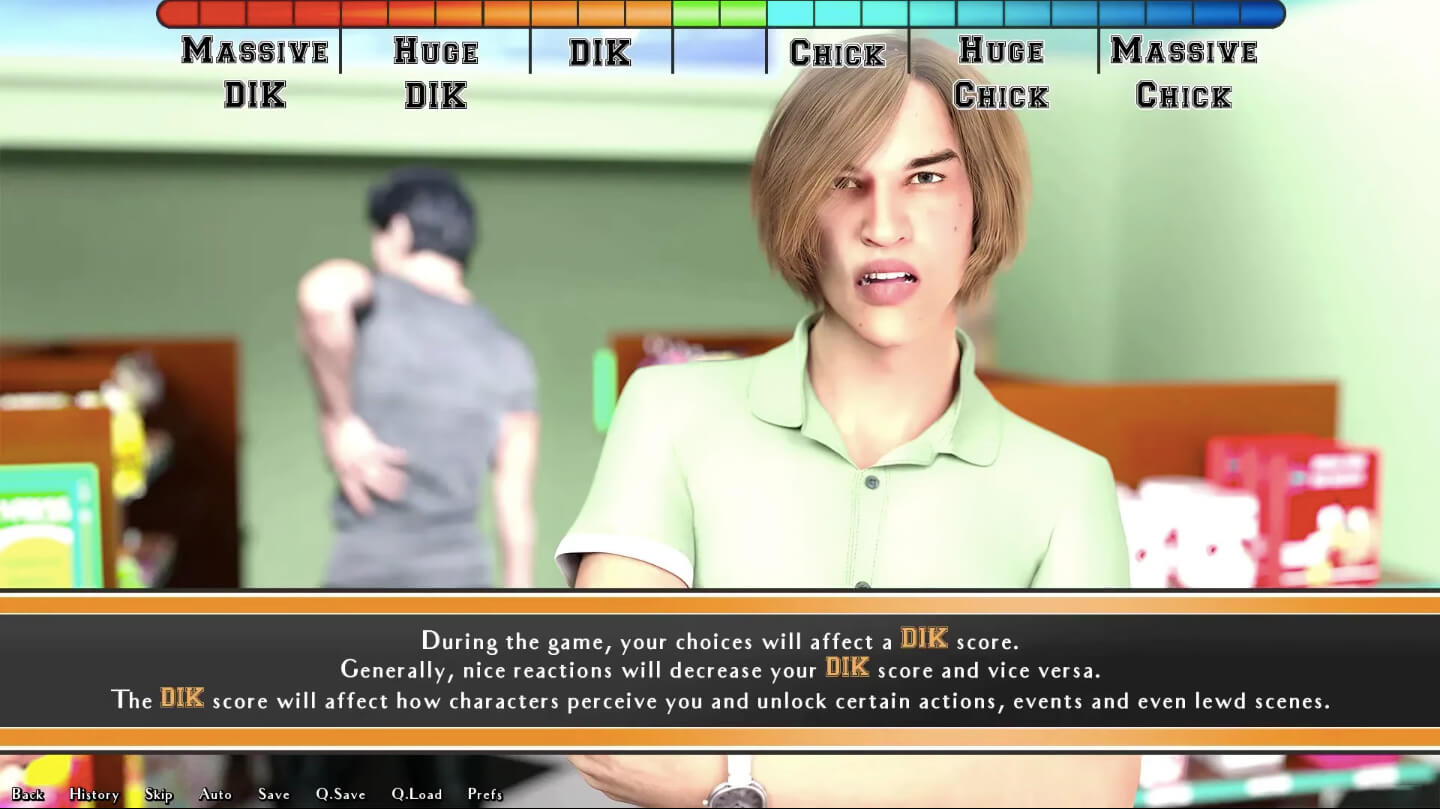Open the History log
The image size is (1440, 809).
(x=92, y=794)
